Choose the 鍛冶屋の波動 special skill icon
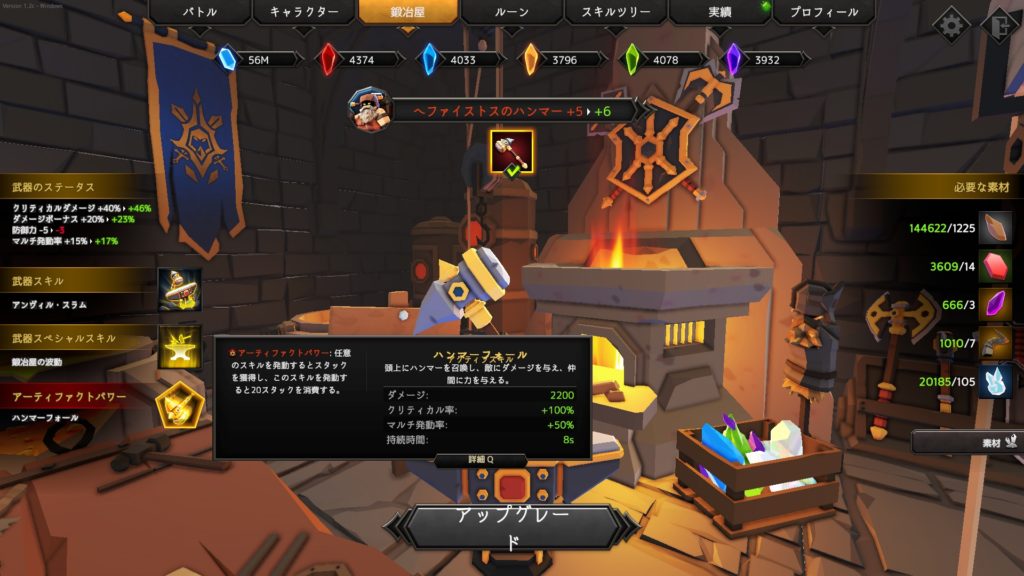This screenshot has width=1024, height=576. (180, 347)
